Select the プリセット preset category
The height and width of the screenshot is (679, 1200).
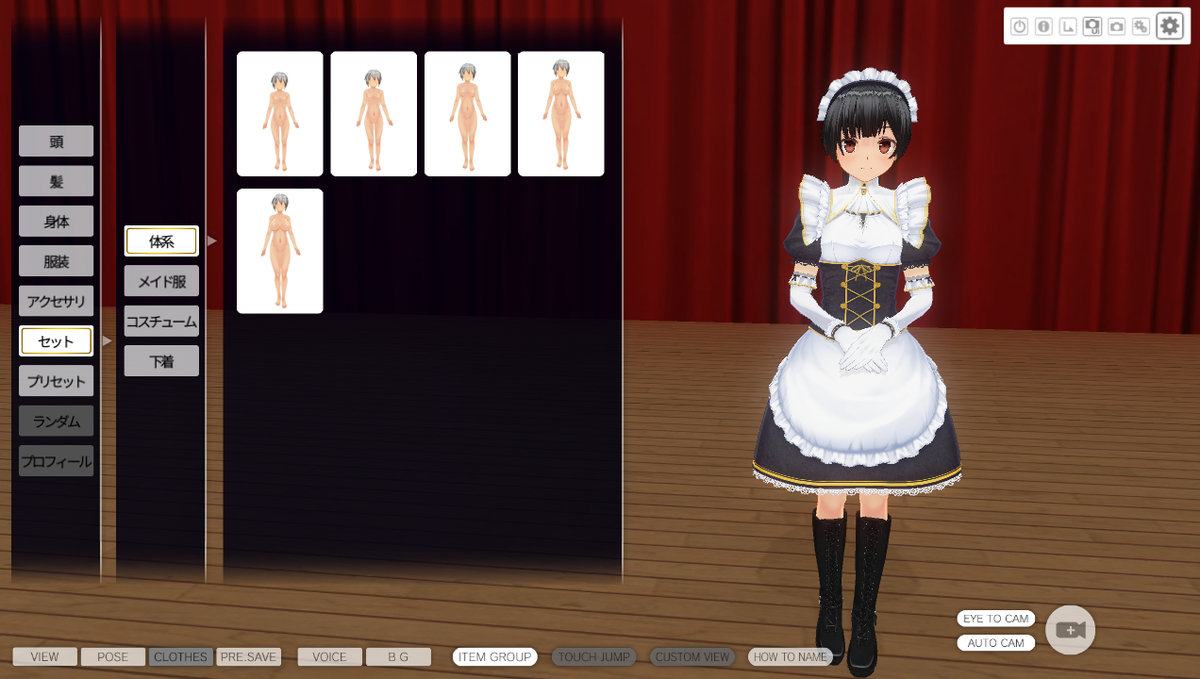coord(56,381)
